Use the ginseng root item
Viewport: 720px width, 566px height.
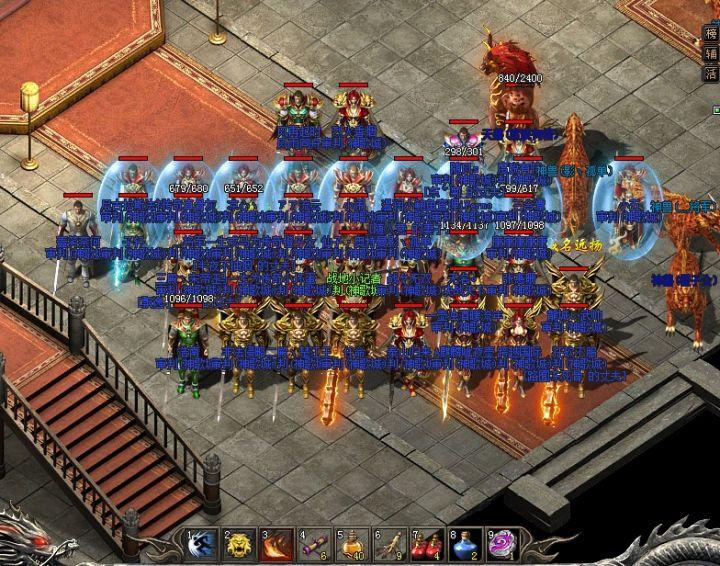pyautogui.click(x=390, y=546)
